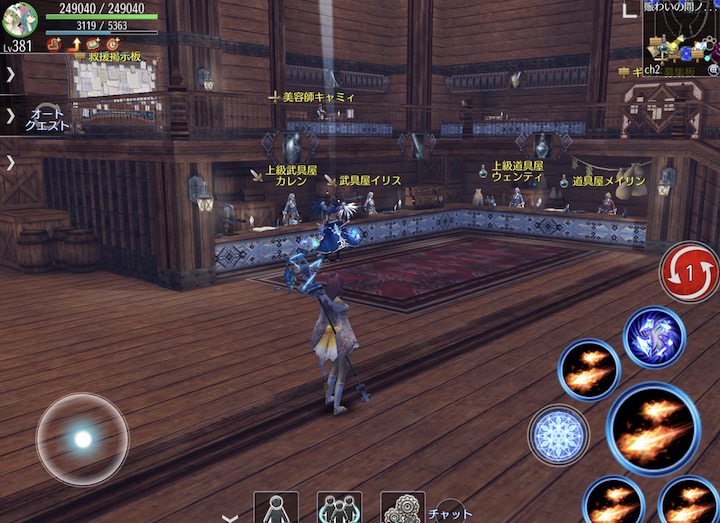720x523 pixels.
Task: Select the ch2 channel indicator
Action: point(652,69)
